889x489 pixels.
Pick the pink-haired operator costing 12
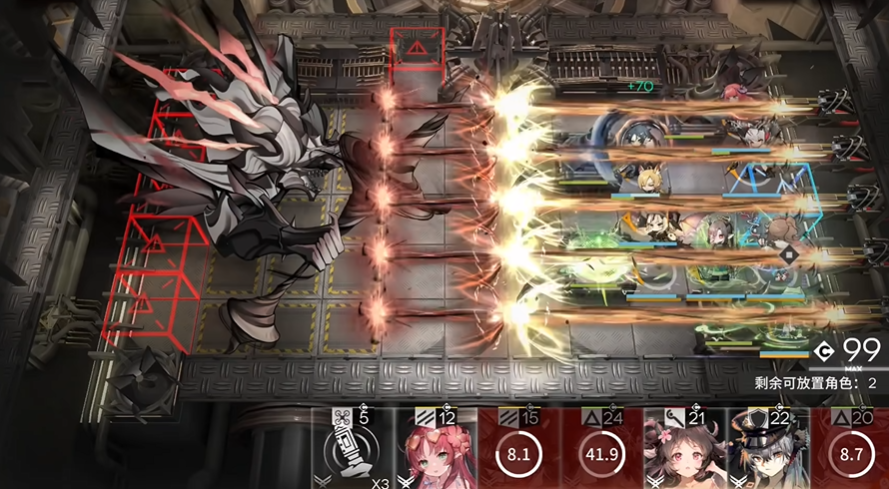pos(436,449)
